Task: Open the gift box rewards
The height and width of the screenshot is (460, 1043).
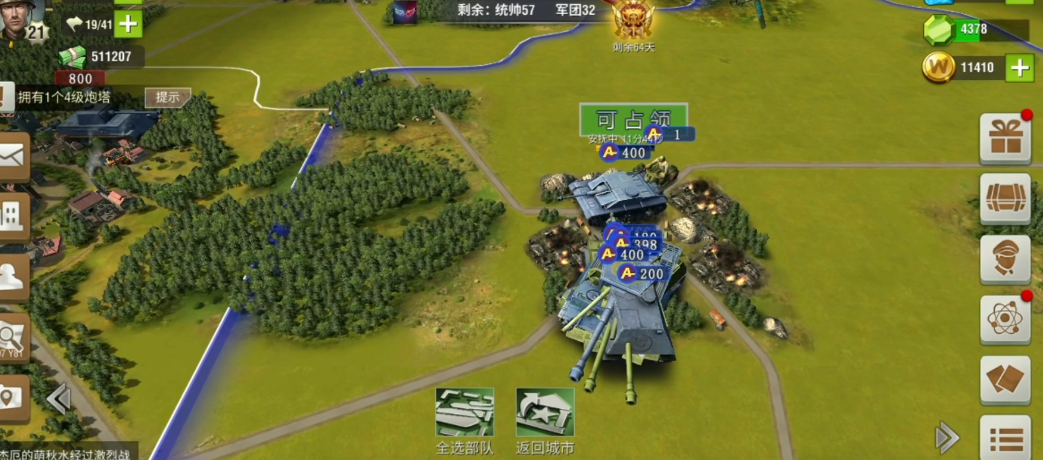Action: (1004, 138)
